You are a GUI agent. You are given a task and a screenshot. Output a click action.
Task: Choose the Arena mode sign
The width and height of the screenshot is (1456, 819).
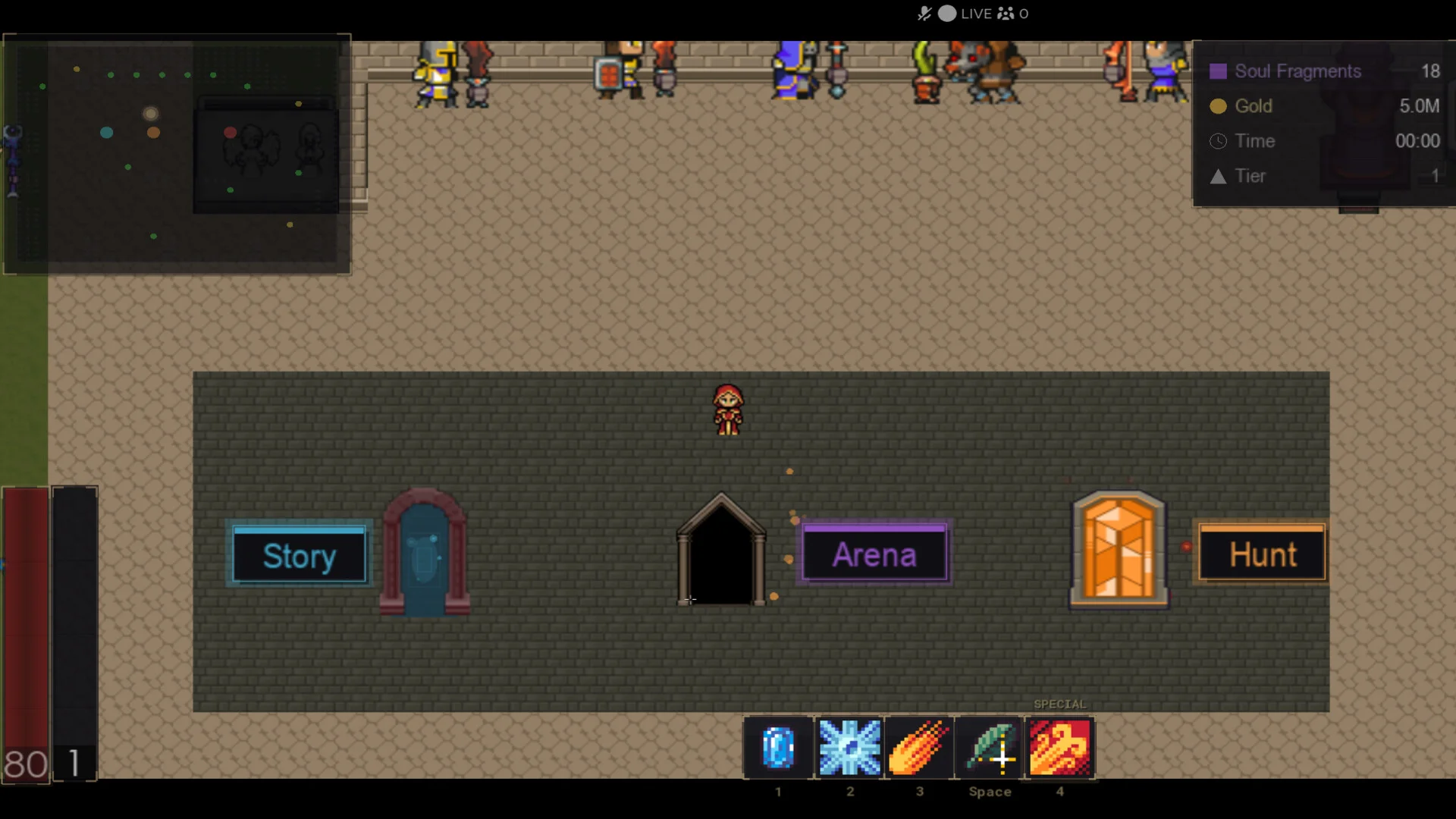[874, 554]
